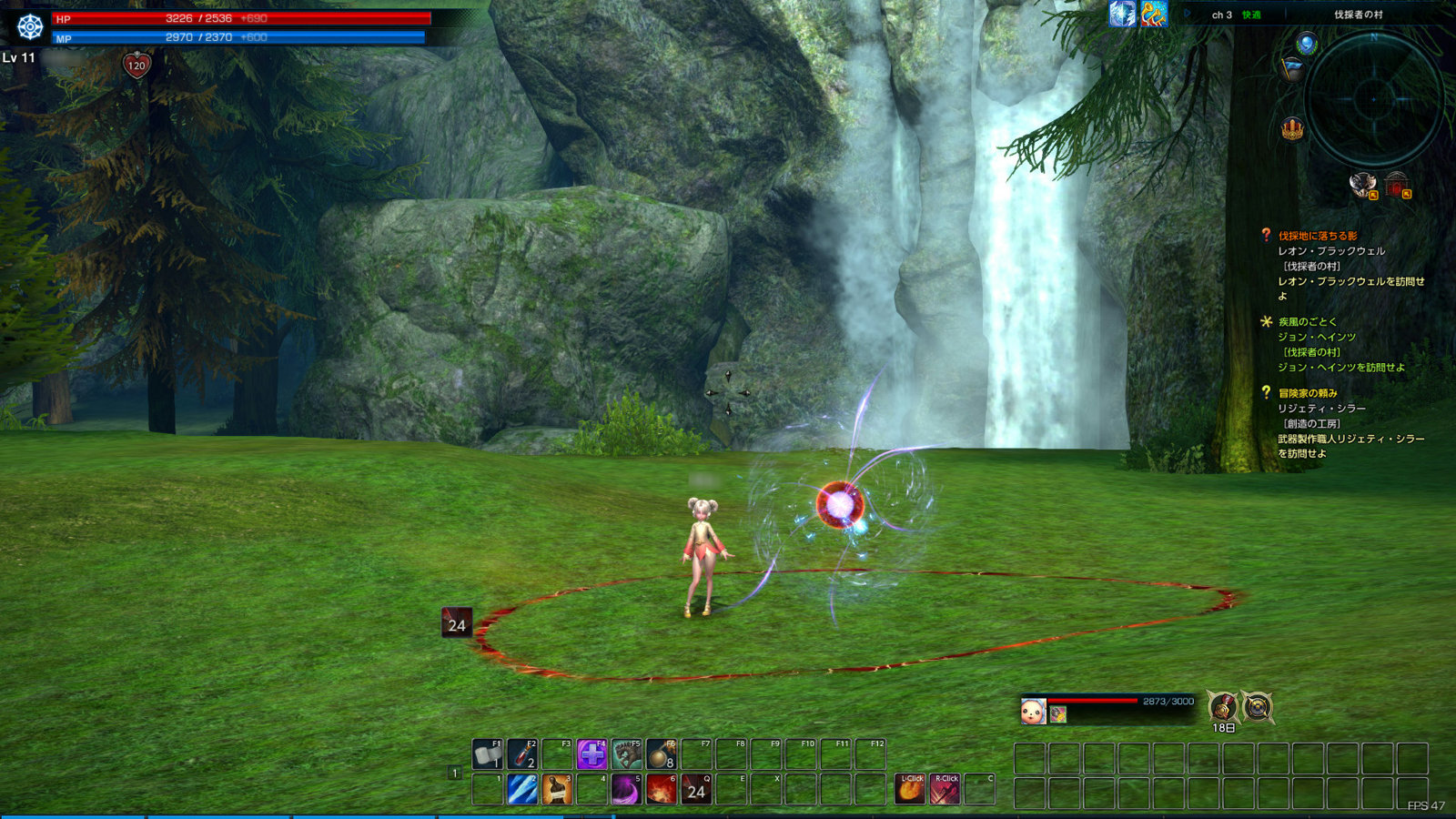
Task: Click the pet portrait icon
Action: point(1033,711)
